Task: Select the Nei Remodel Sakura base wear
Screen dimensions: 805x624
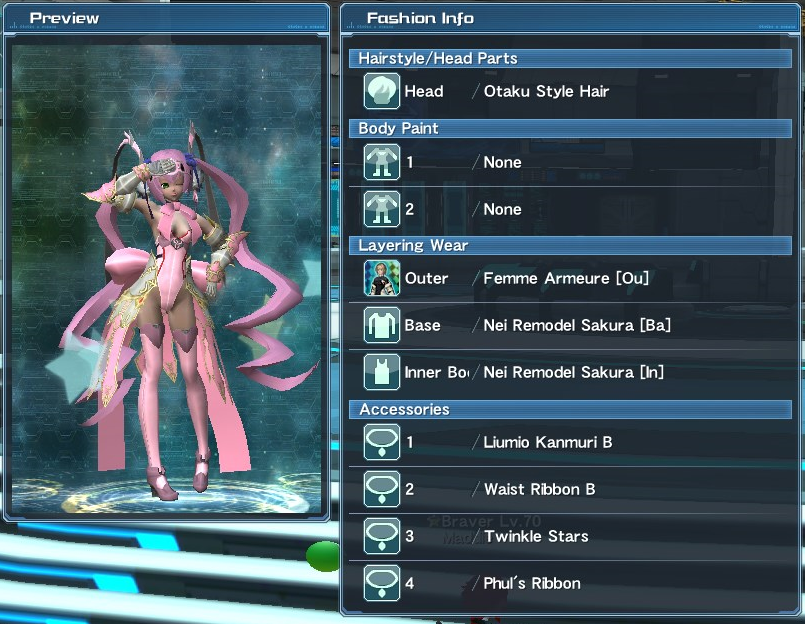Action: 570,325
